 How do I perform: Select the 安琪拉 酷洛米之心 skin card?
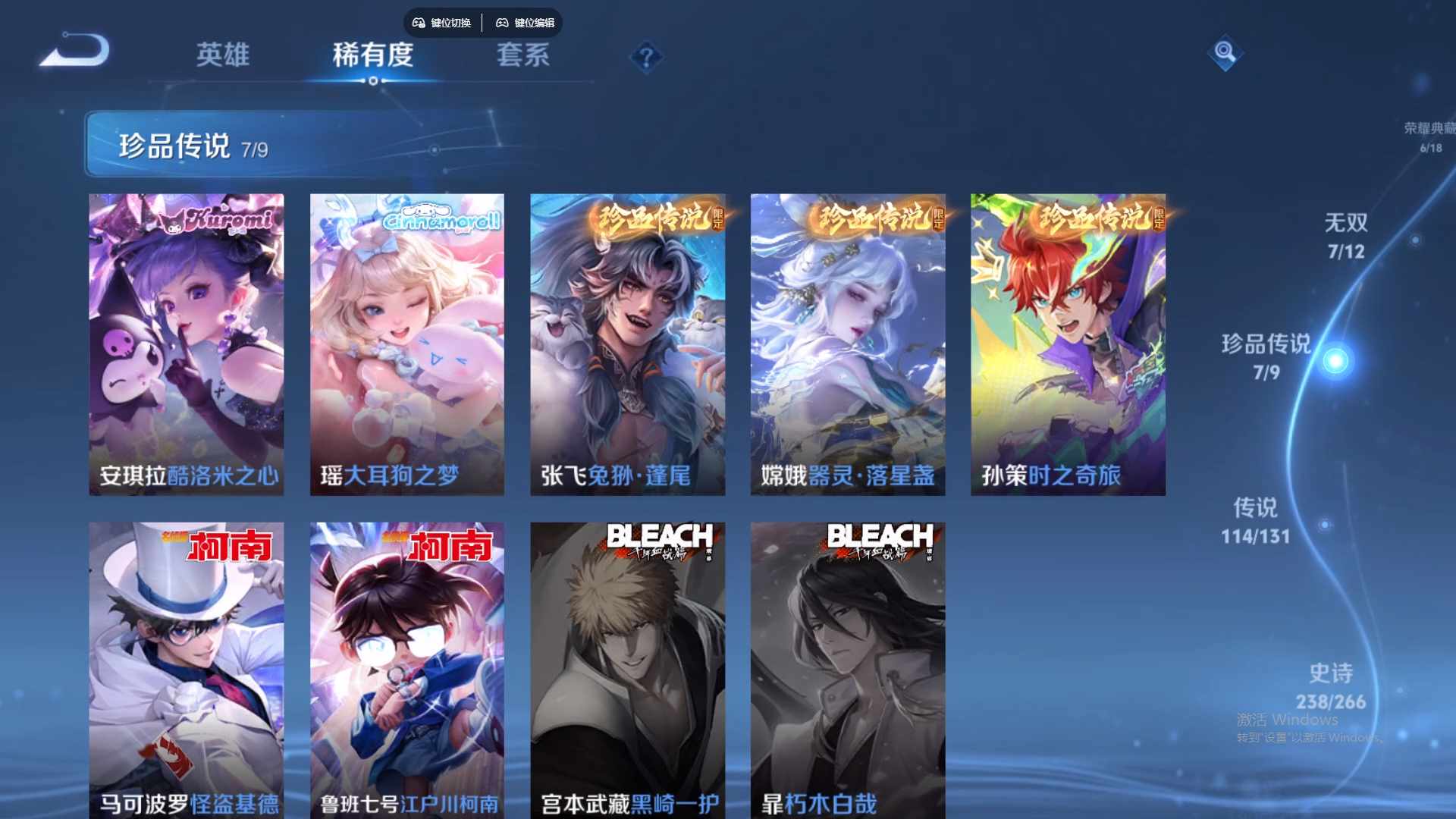pos(187,344)
